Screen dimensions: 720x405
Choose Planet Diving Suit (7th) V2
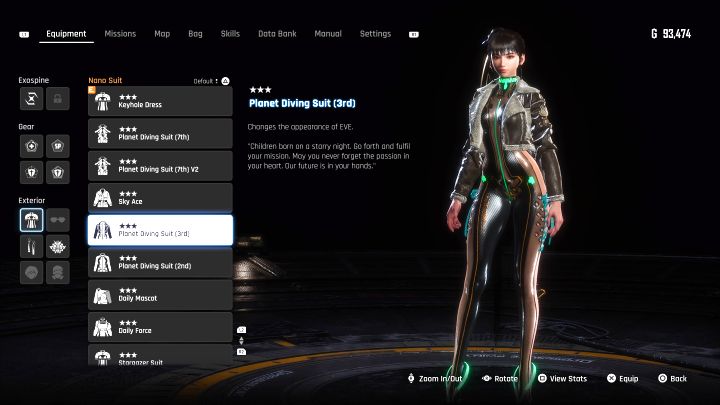(160, 165)
